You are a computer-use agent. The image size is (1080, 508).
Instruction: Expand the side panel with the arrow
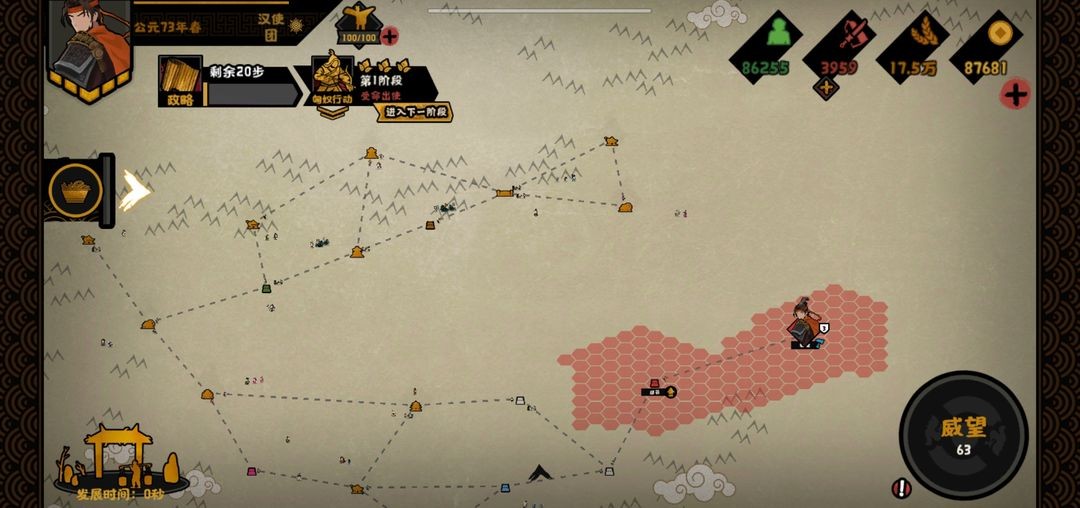point(134,189)
